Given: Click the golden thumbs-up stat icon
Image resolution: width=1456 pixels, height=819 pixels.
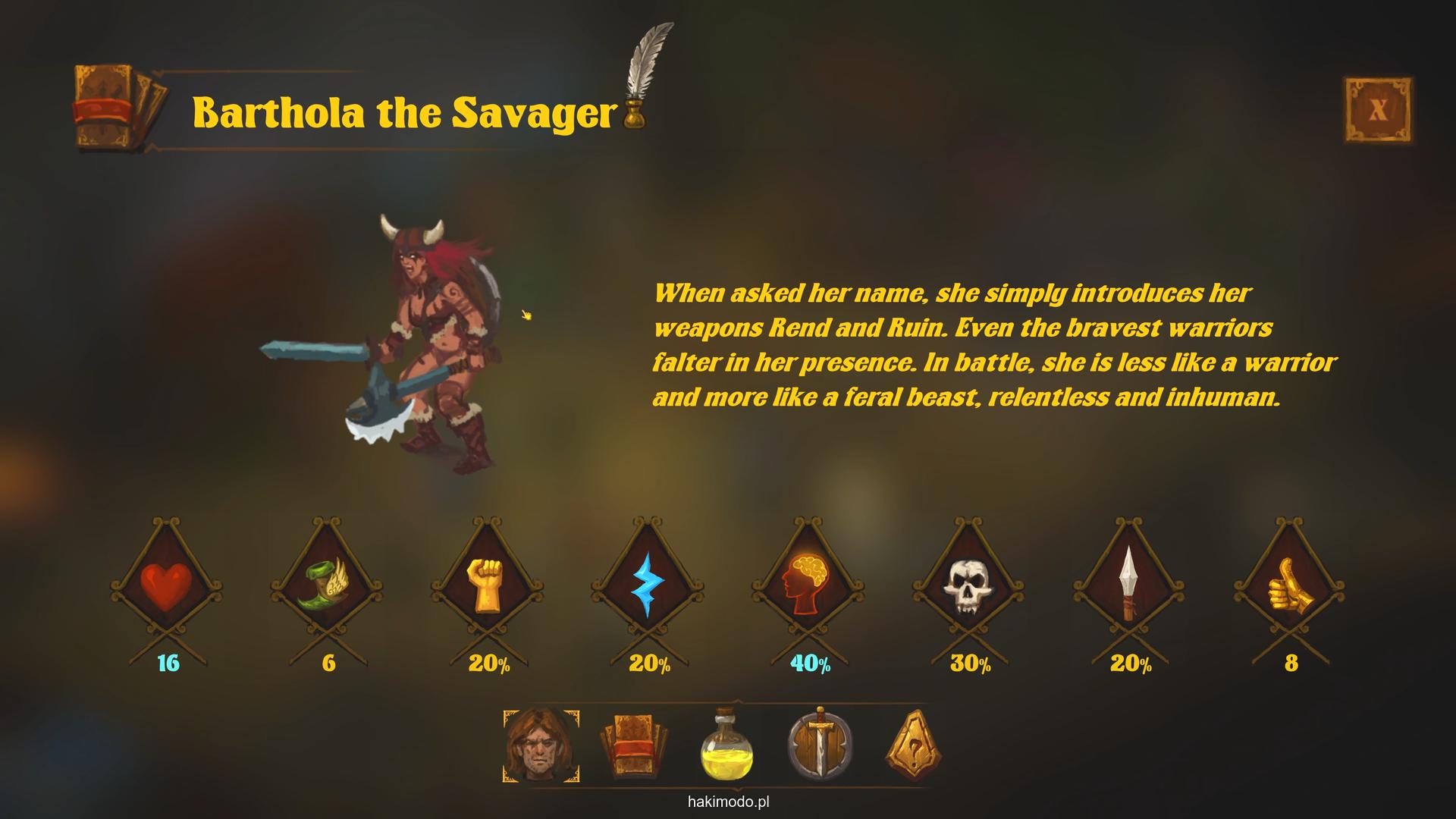Looking at the screenshot, I should 1289,585.
